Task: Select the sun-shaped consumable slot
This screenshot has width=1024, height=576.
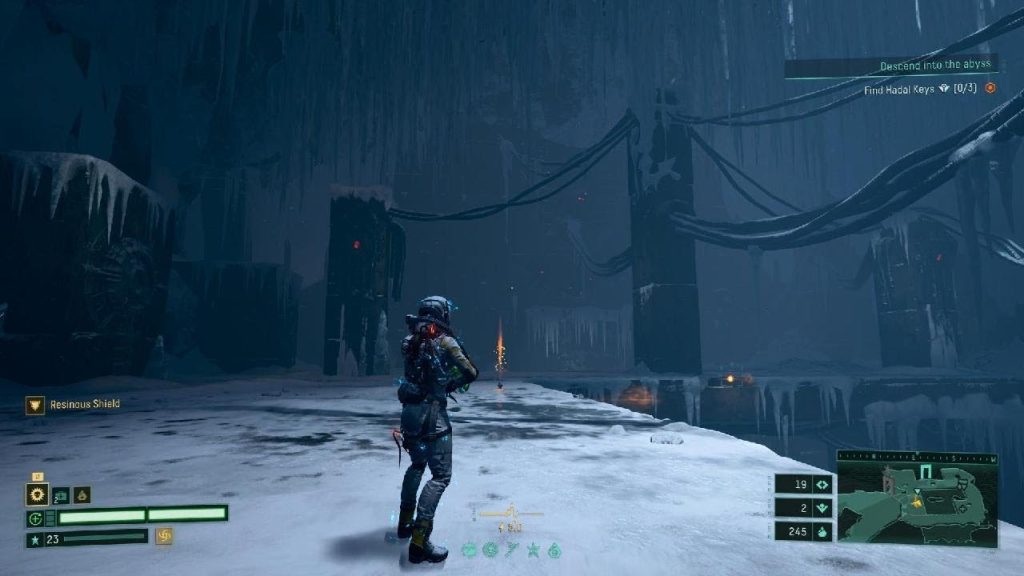Action: tap(38, 494)
